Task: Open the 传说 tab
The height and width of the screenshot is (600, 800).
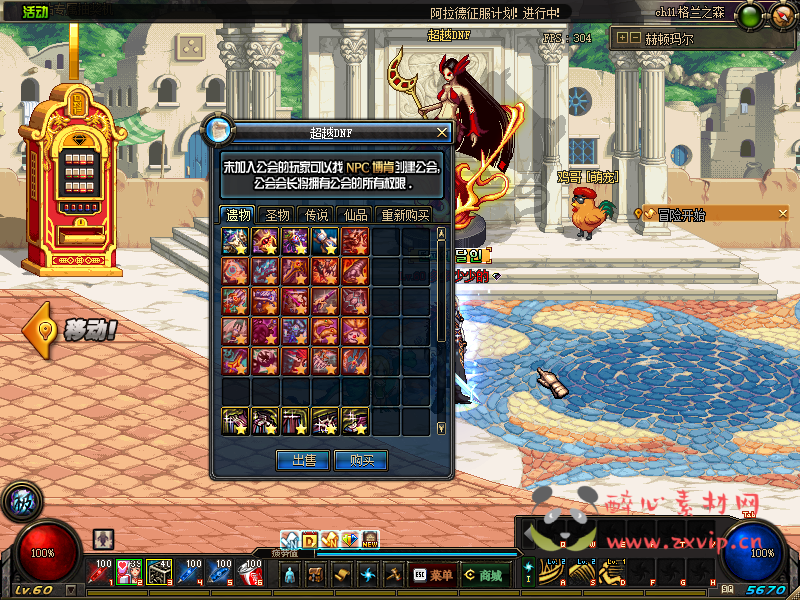Action: pyautogui.click(x=316, y=215)
